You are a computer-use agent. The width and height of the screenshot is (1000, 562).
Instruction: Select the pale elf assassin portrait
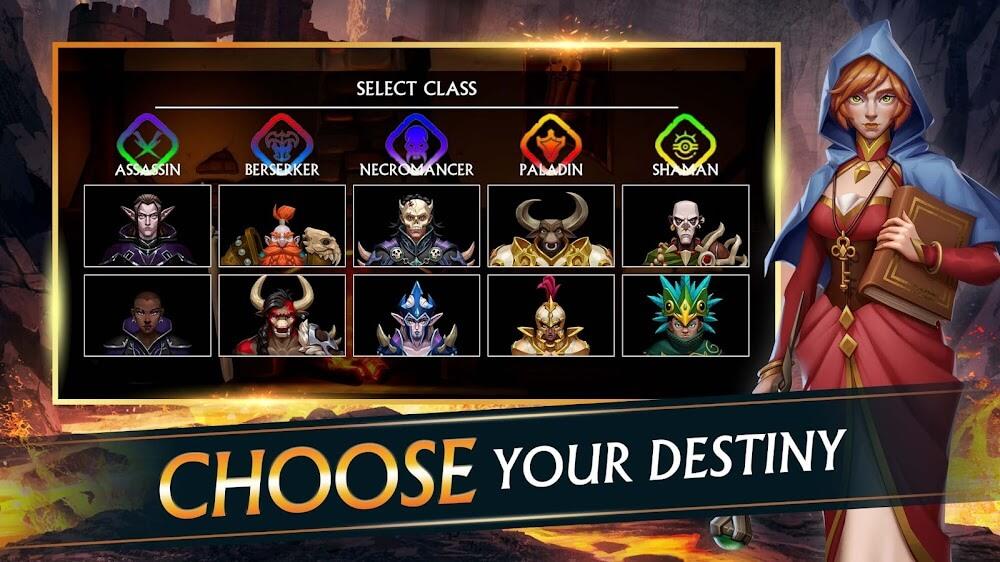tap(147, 225)
